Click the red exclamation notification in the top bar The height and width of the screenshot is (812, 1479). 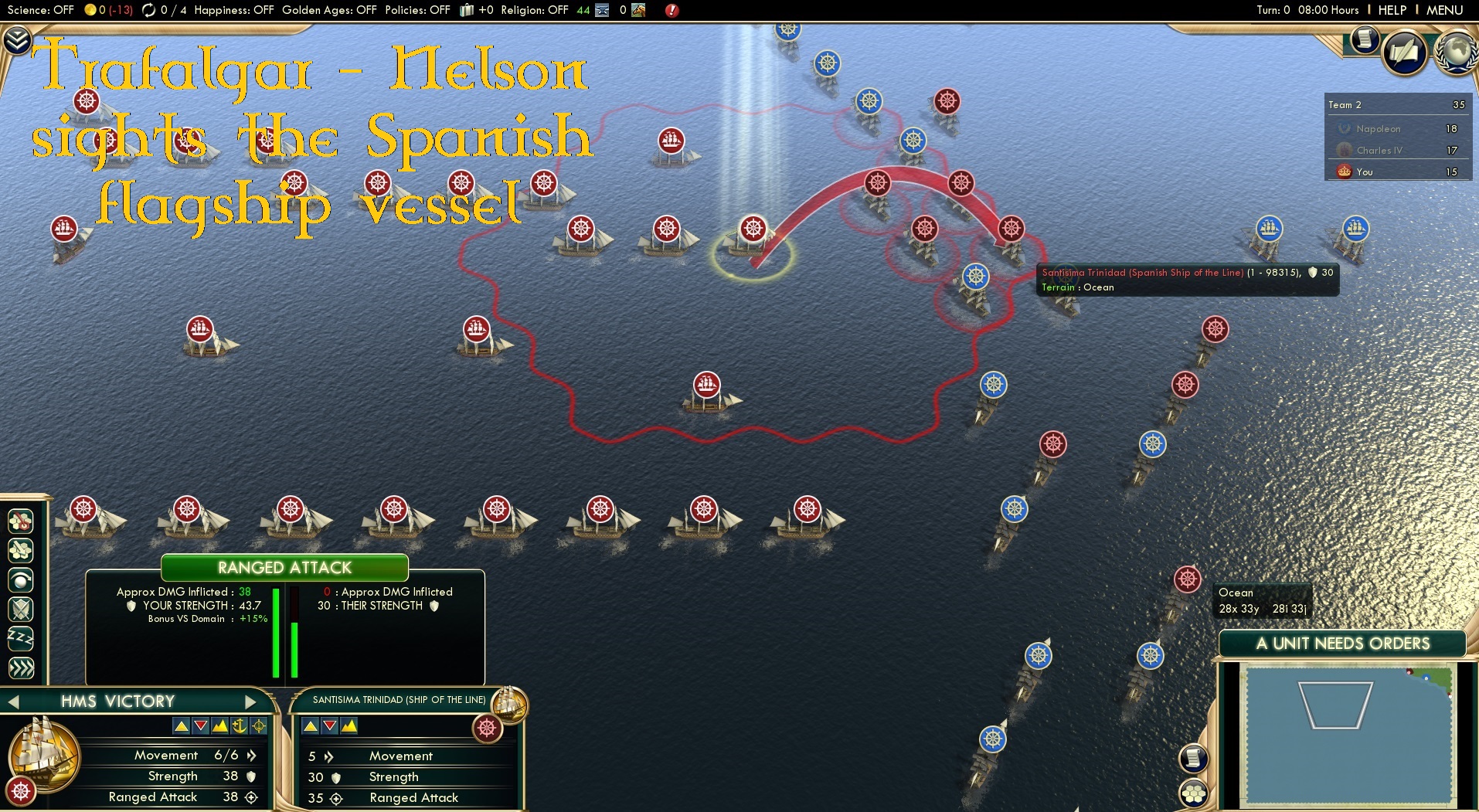pyautogui.click(x=671, y=11)
